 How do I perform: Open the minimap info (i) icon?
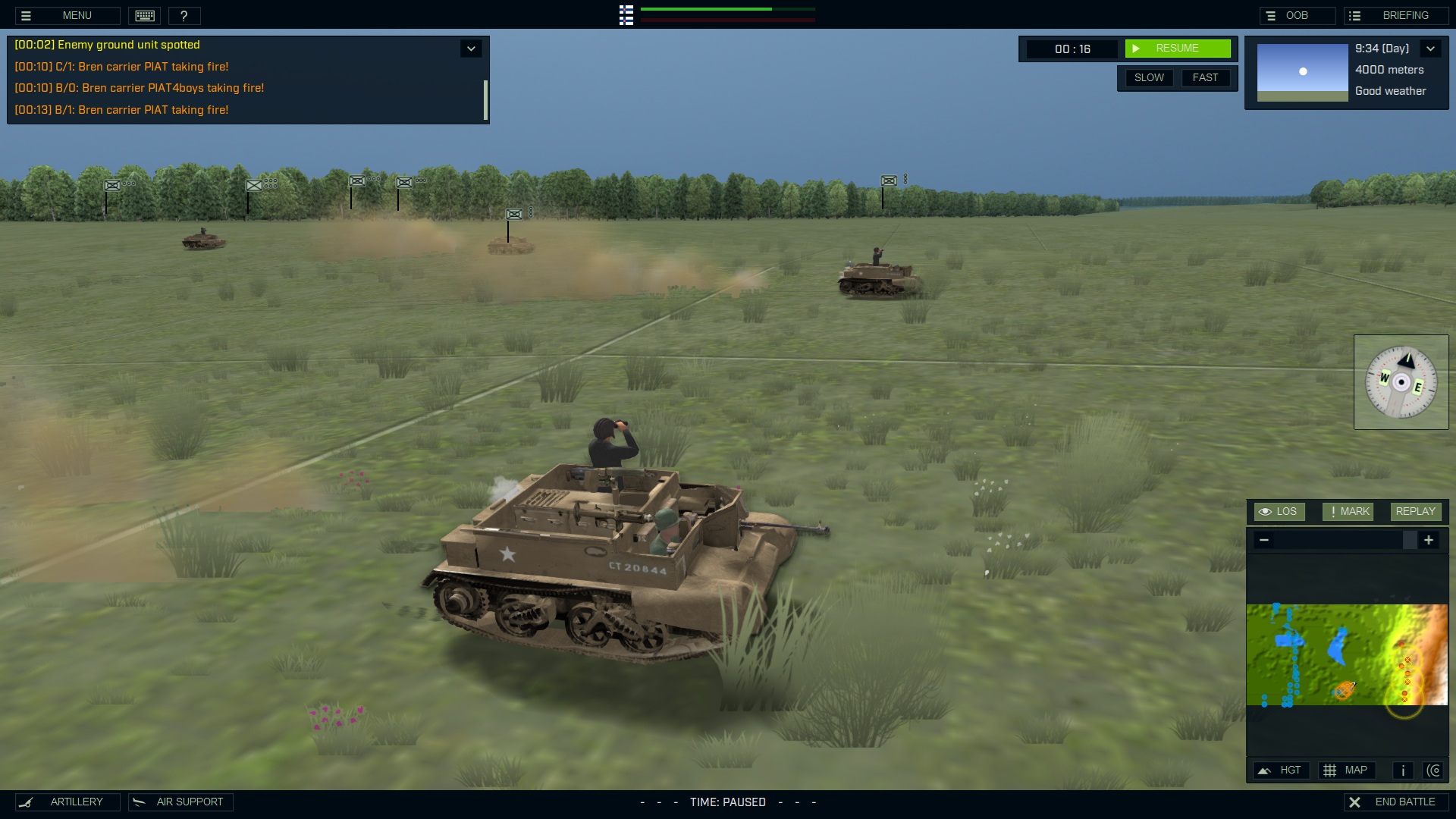click(x=1402, y=770)
